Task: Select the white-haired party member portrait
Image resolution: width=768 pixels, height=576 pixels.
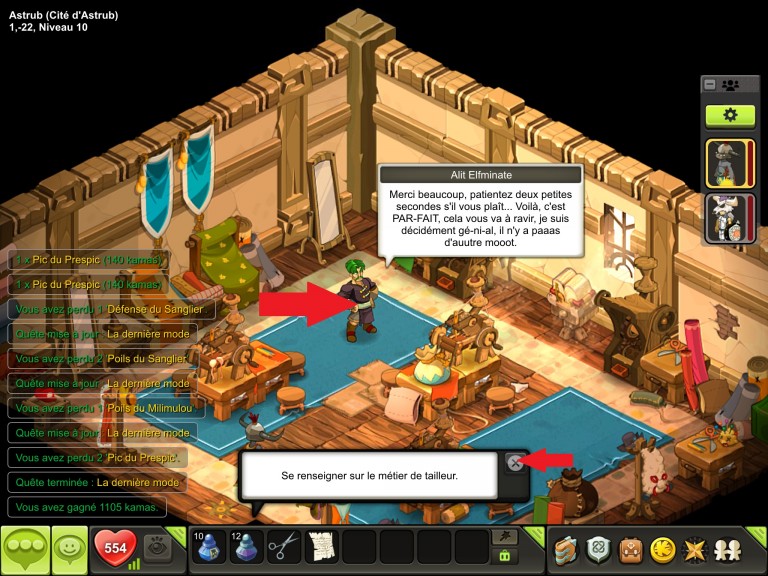Action: [726, 217]
